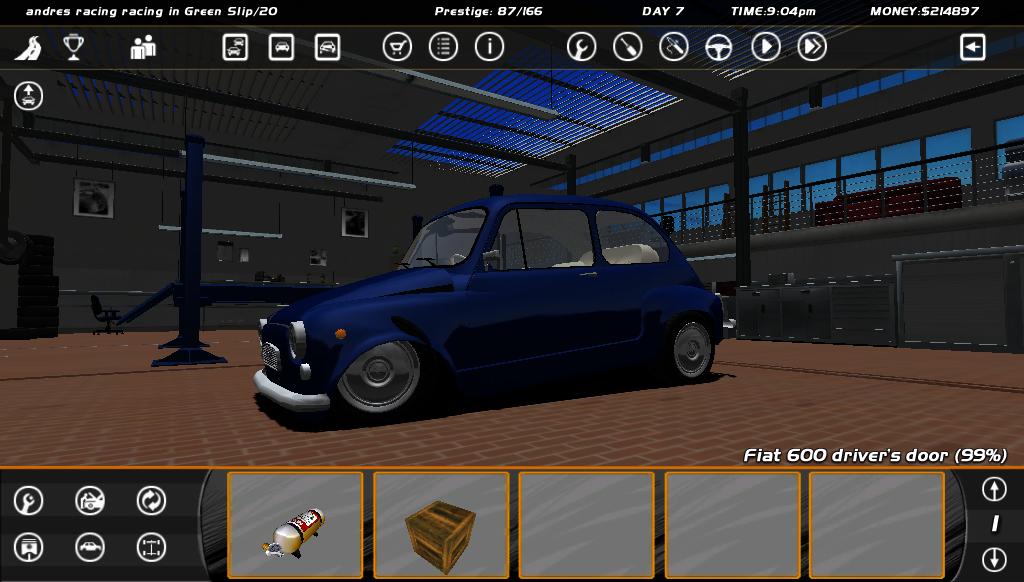
Task: Select the steering wheel drive icon
Action: point(719,47)
